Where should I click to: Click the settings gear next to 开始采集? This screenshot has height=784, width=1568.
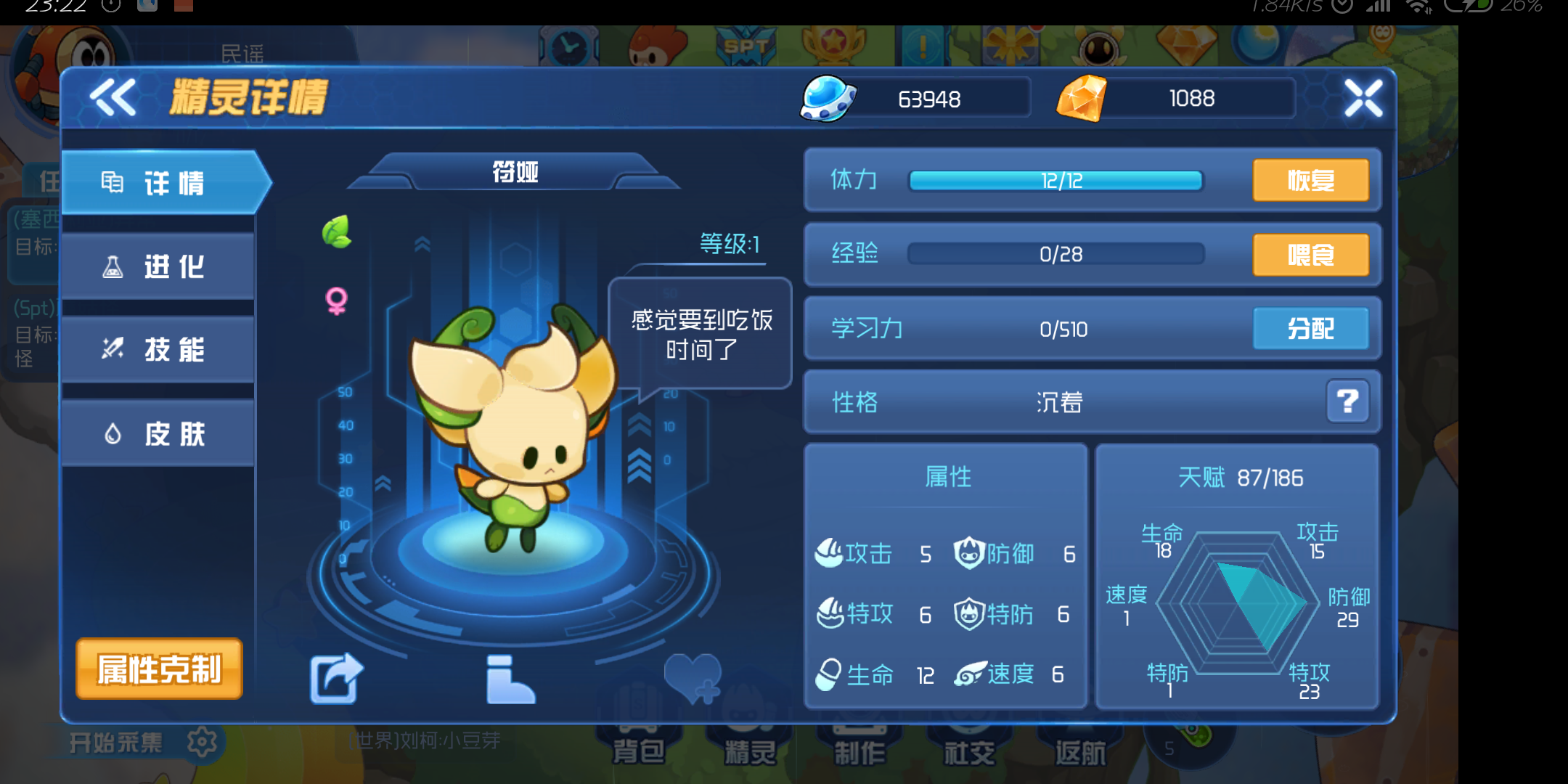[x=202, y=742]
